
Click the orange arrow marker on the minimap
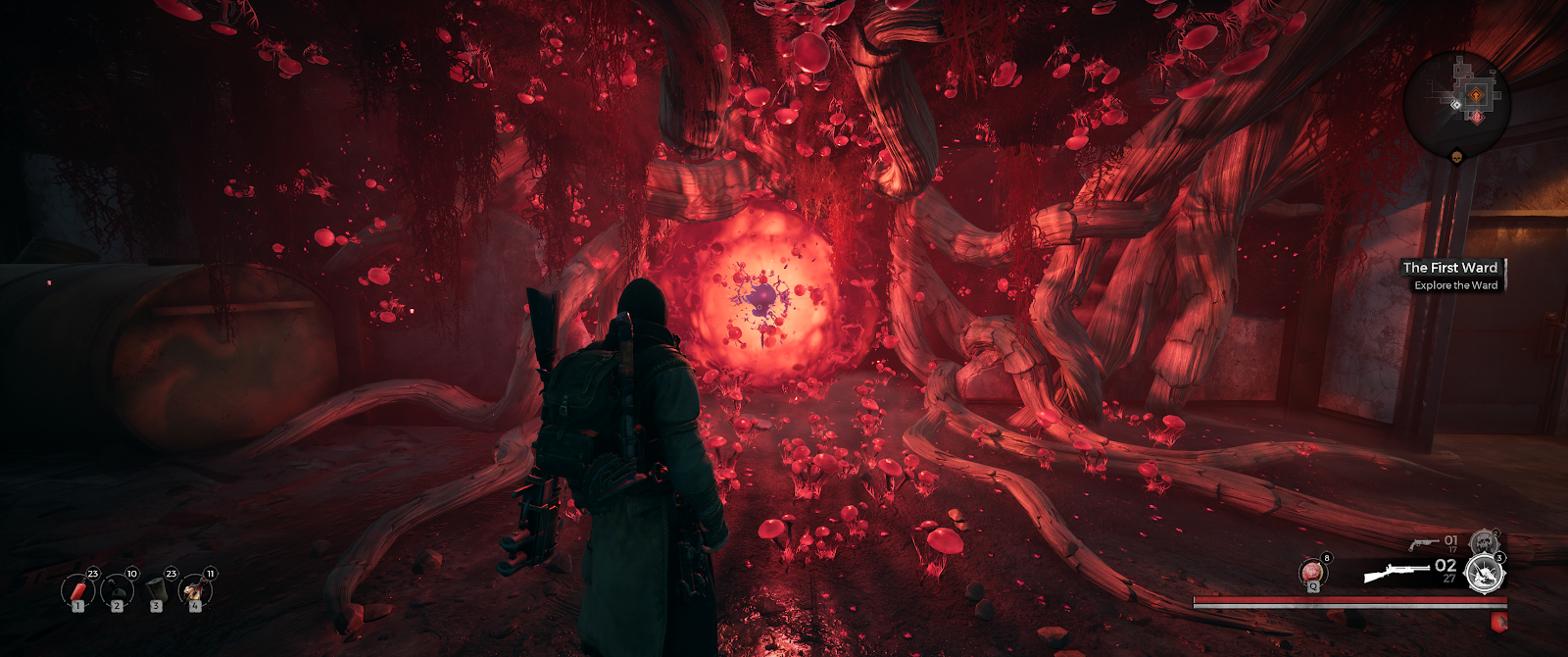[x=1476, y=95]
